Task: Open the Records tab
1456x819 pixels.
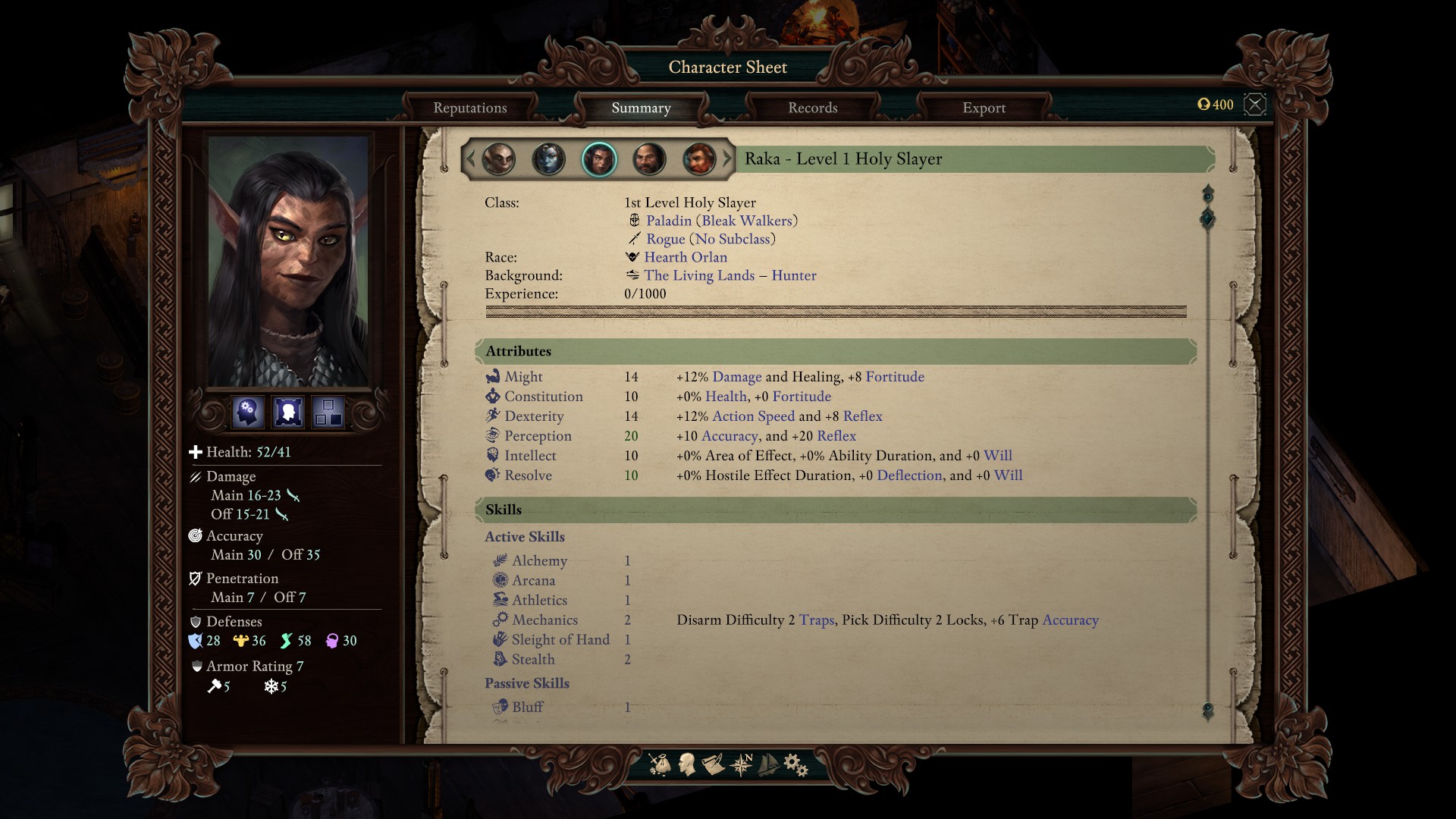Action: [812, 108]
